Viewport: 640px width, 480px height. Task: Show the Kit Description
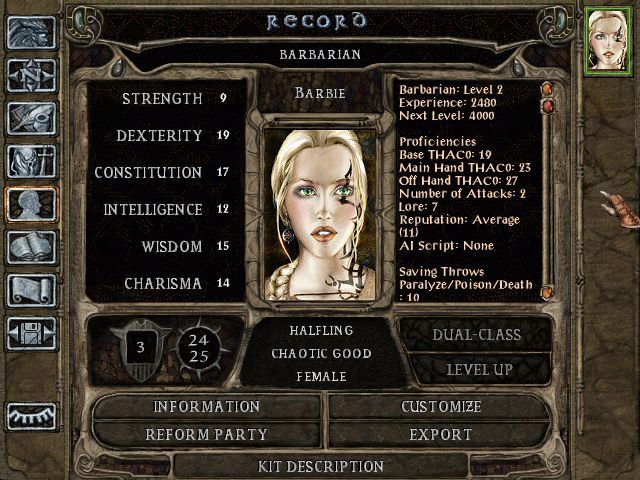(x=320, y=466)
